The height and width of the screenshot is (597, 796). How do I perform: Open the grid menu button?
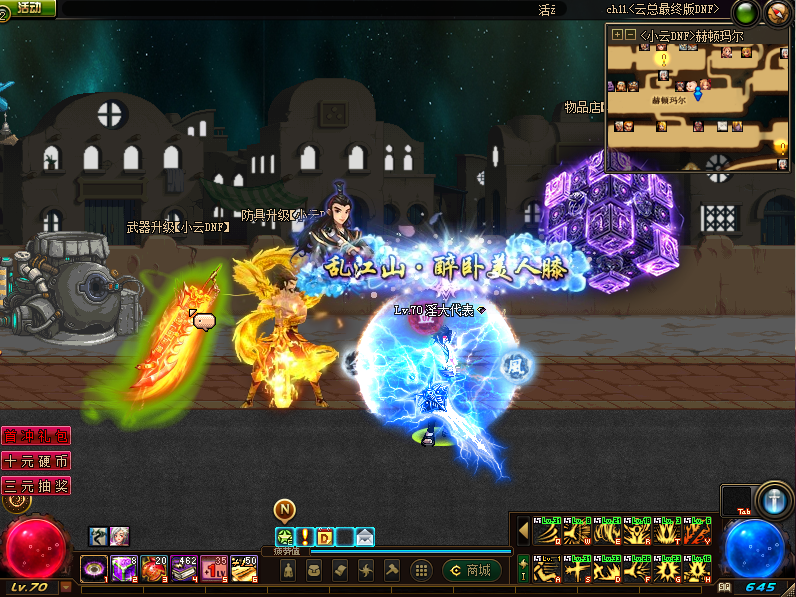(x=422, y=570)
